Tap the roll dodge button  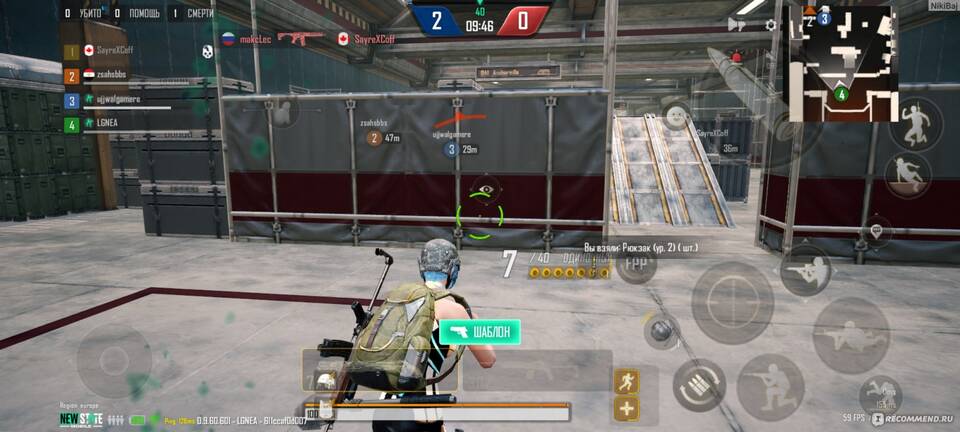pos(880,396)
